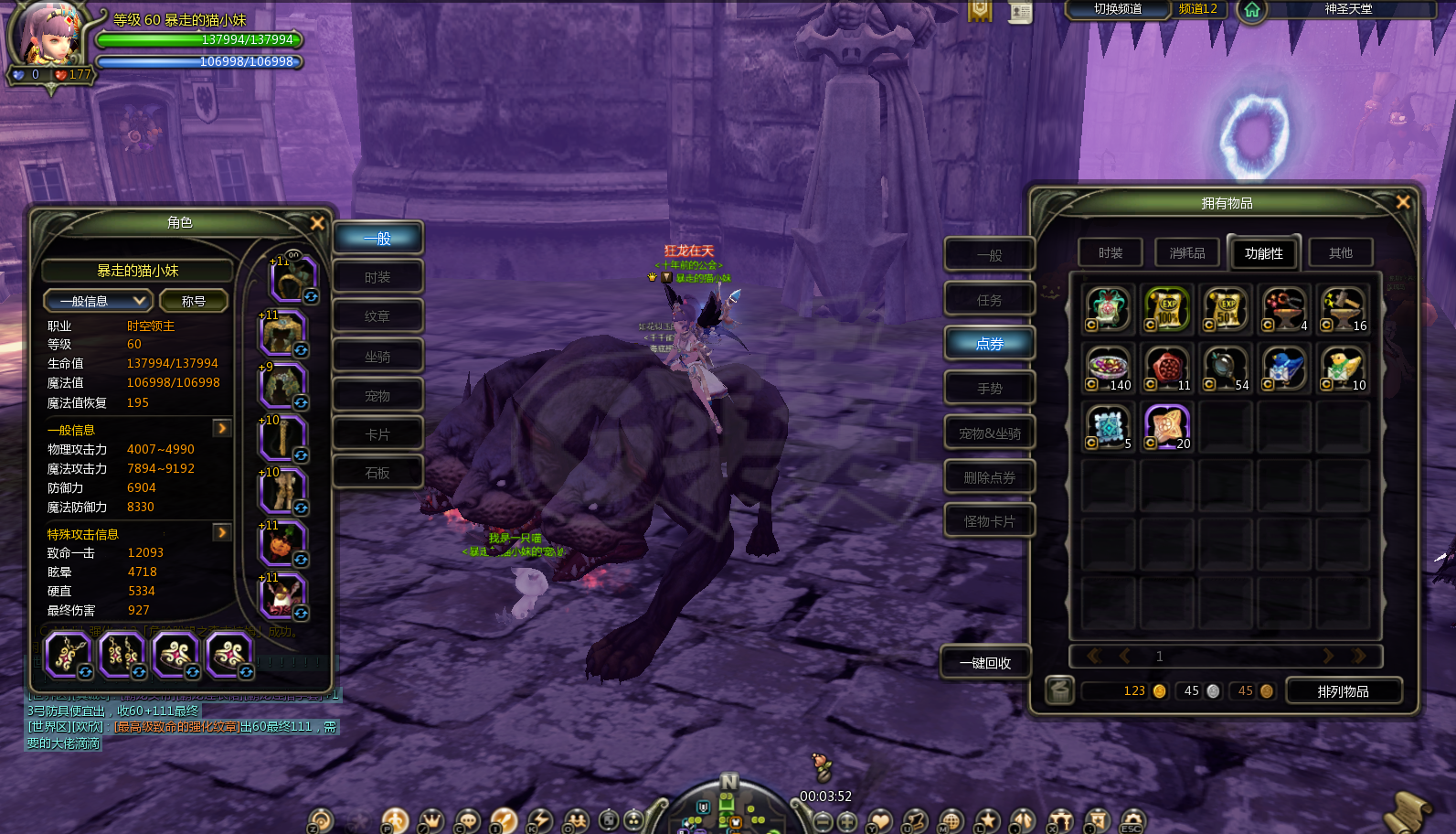Open the 坐骑 mount tab
This screenshot has width=1456, height=834.
[377, 357]
